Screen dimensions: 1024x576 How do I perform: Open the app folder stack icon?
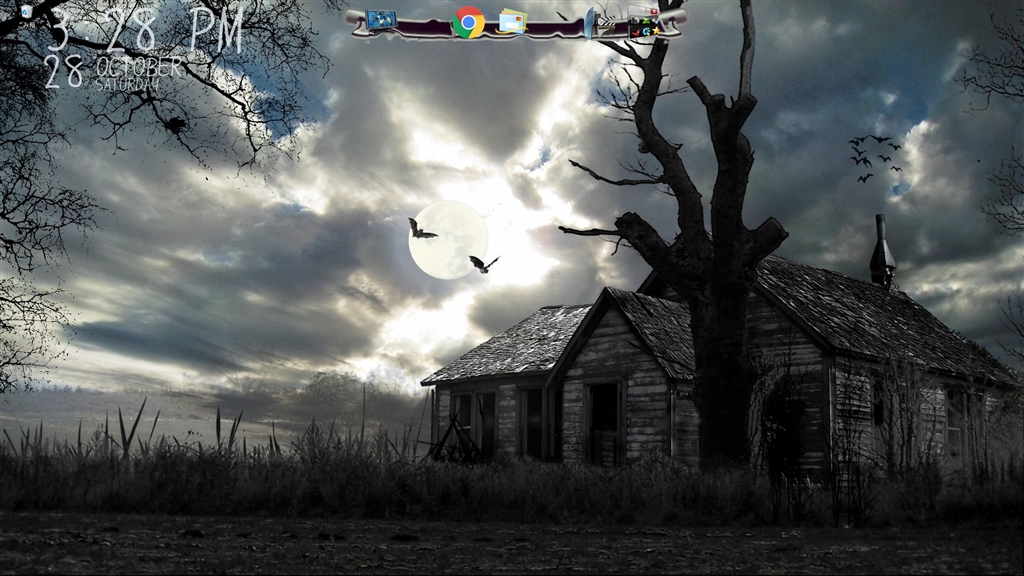[644, 24]
